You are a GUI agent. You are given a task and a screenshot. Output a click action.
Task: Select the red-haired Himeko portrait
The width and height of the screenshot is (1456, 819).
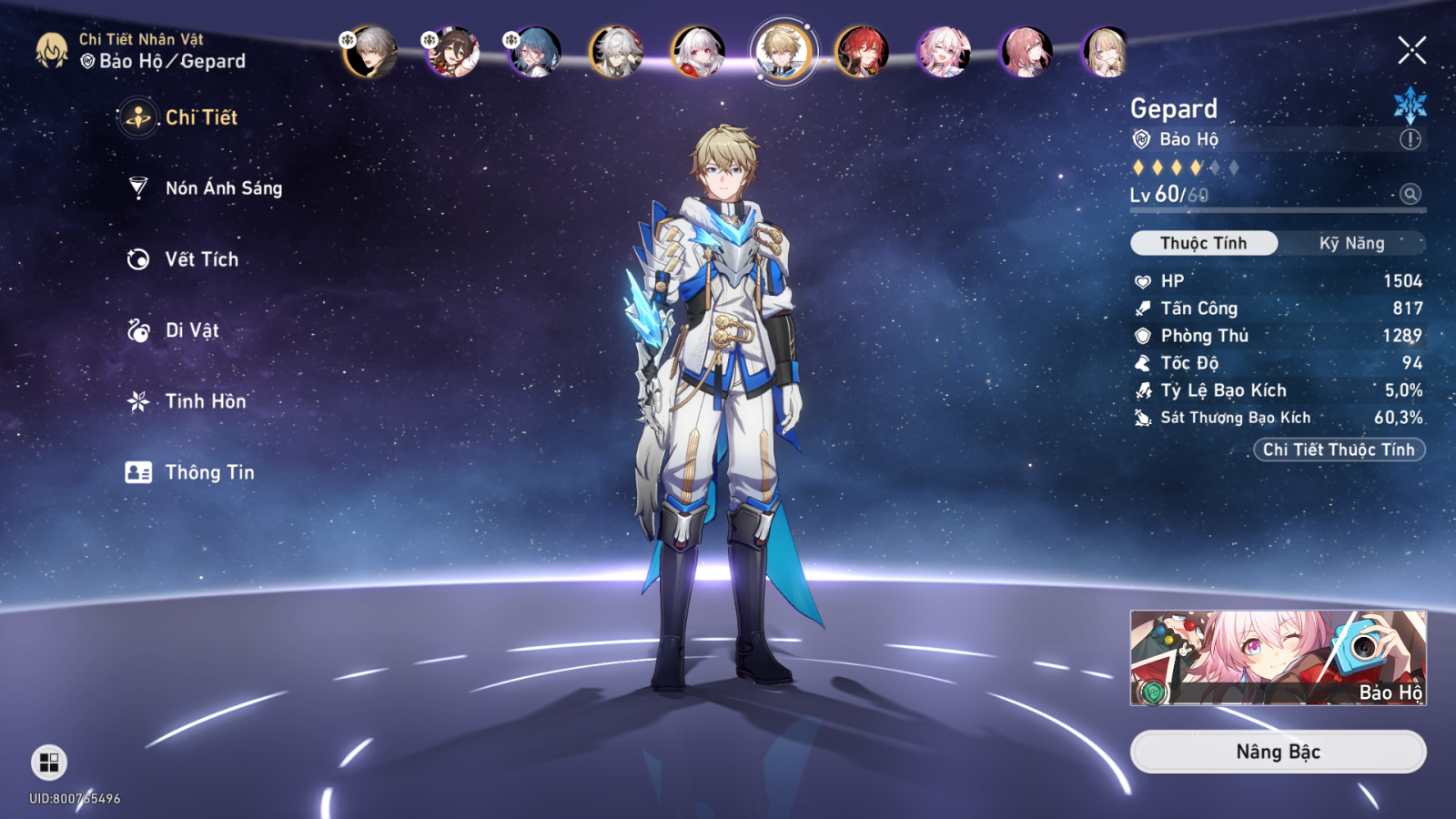(862, 51)
